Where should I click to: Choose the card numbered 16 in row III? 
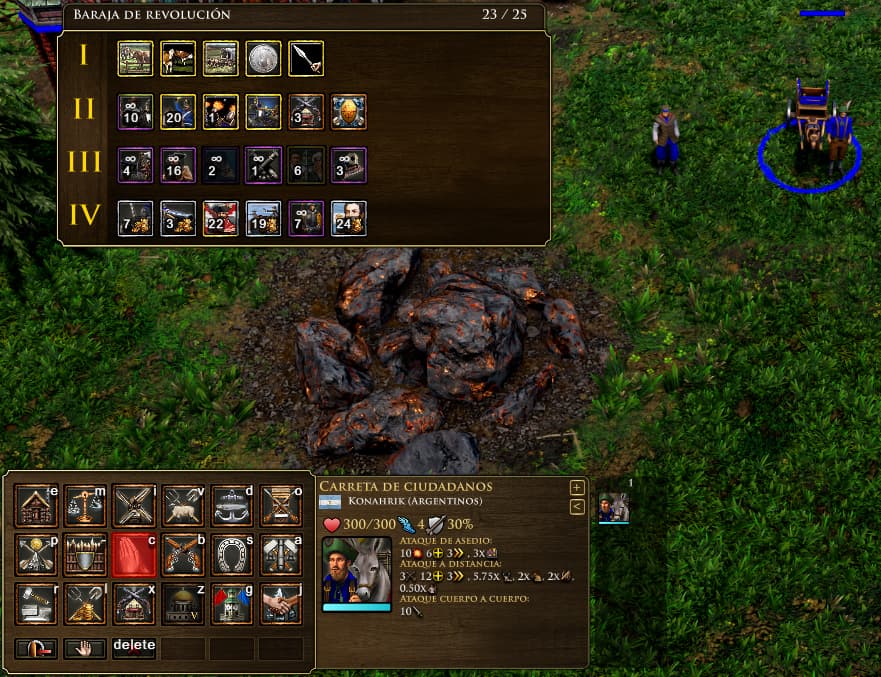177,165
